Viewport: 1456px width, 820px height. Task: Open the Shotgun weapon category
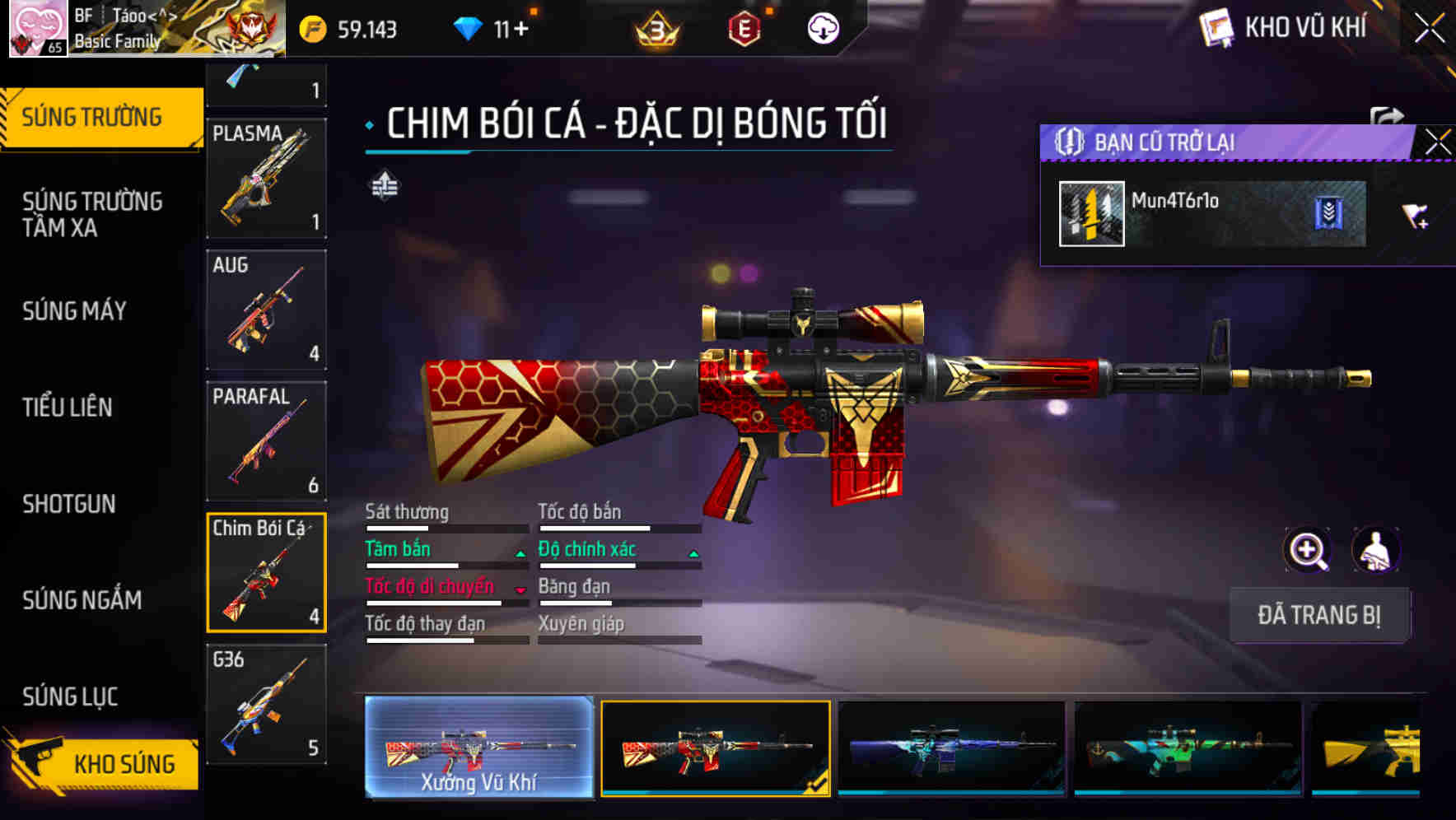tap(69, 504)
